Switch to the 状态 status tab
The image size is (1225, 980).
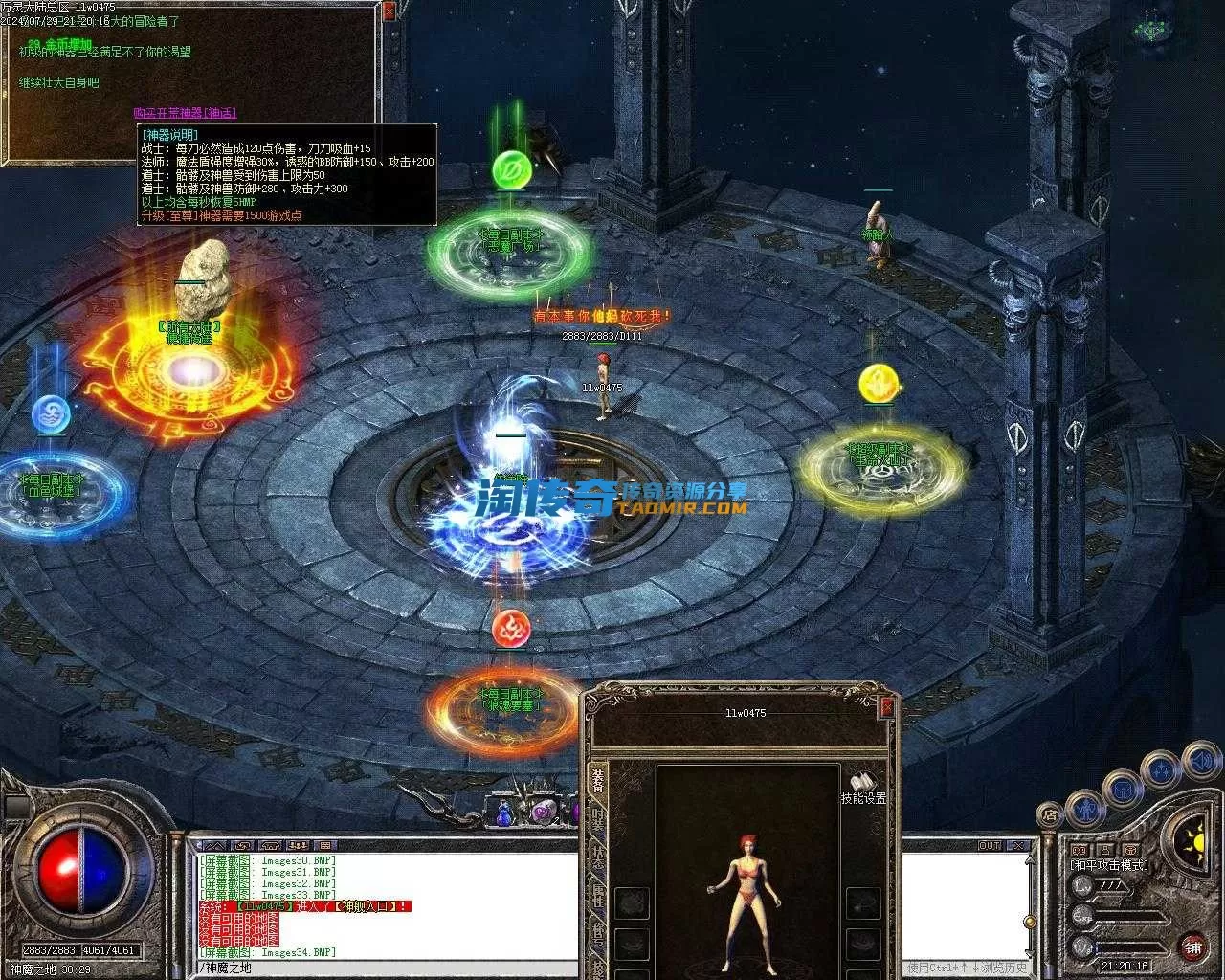(597, 858)
